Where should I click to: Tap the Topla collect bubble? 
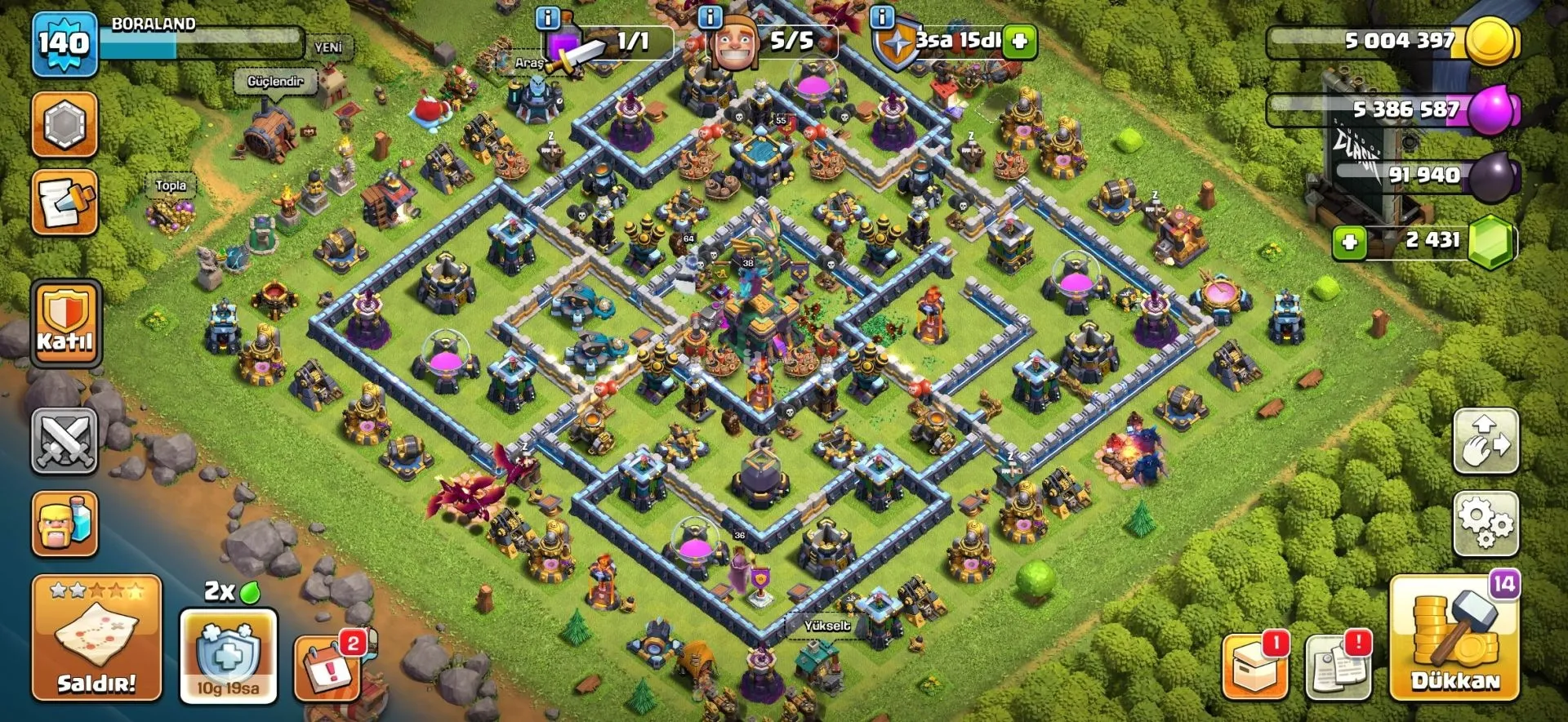tap(171, 185)
